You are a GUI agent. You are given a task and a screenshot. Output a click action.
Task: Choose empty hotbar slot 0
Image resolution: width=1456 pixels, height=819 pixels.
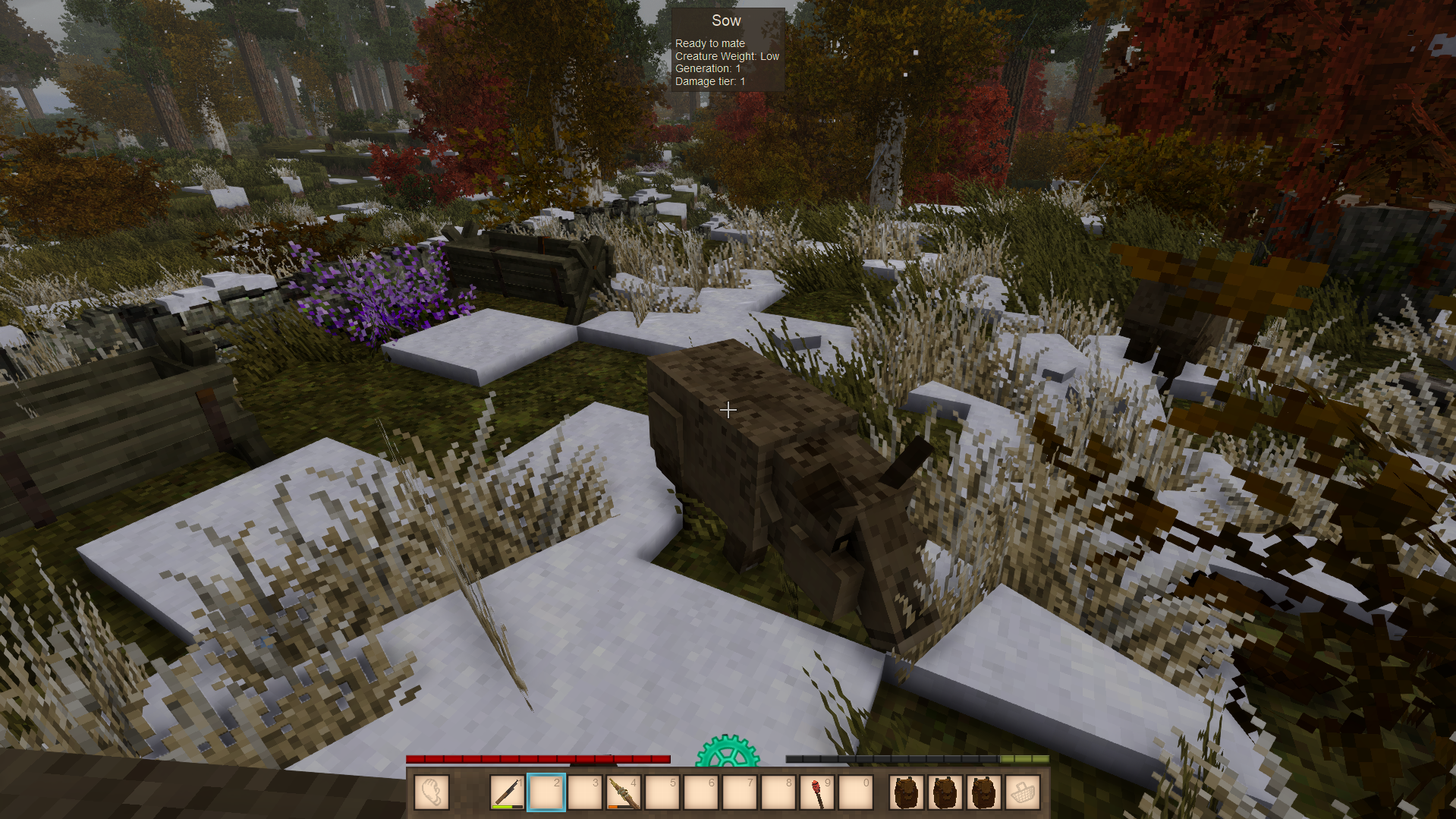point(856,792)
